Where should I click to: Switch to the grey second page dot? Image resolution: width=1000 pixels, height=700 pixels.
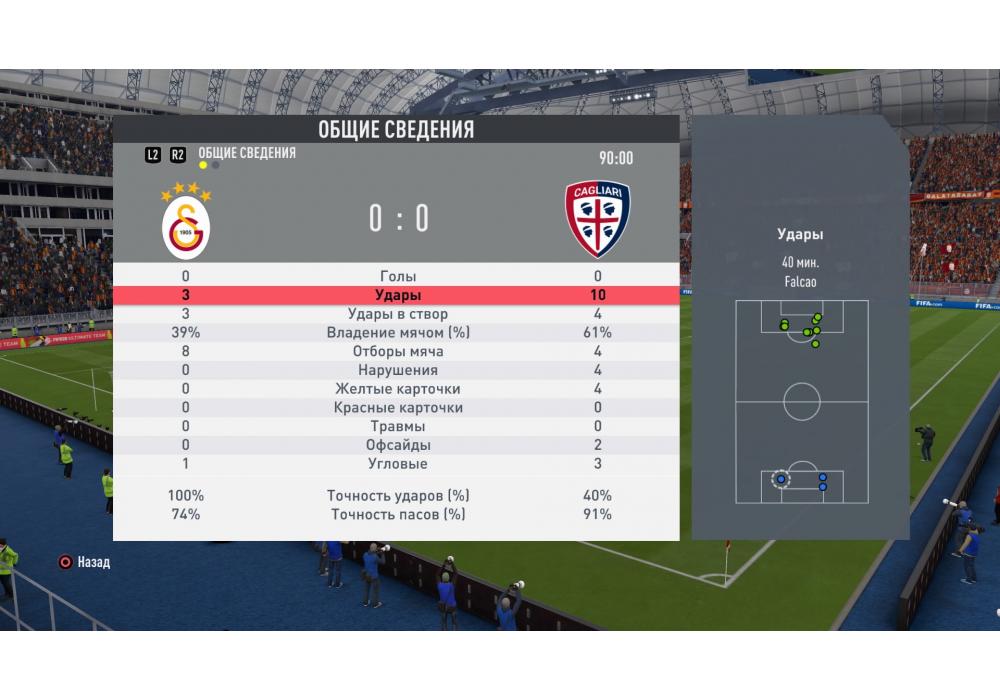(x=216, y=166)
